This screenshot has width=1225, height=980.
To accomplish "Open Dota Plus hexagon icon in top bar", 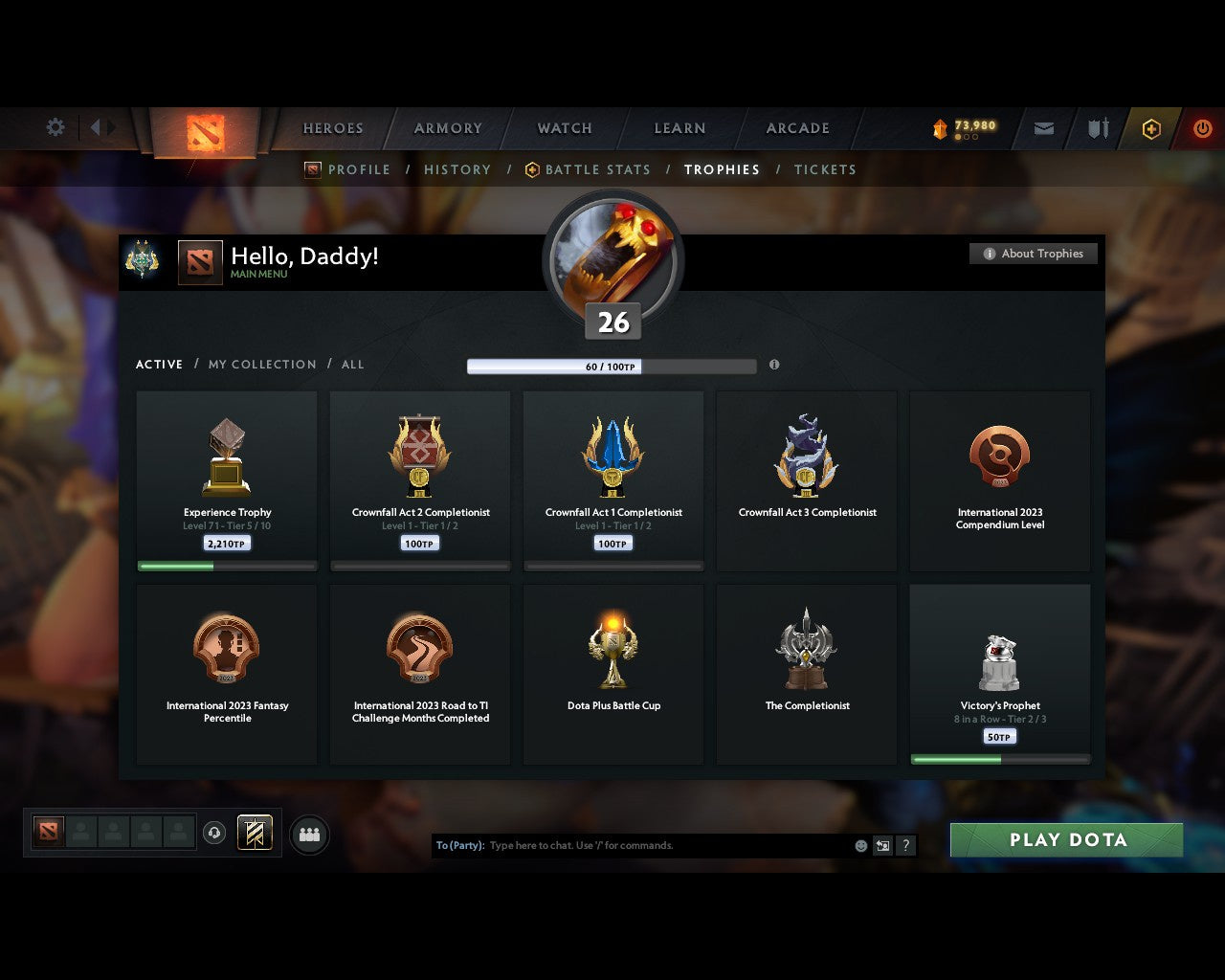I will pos(1150,128).
